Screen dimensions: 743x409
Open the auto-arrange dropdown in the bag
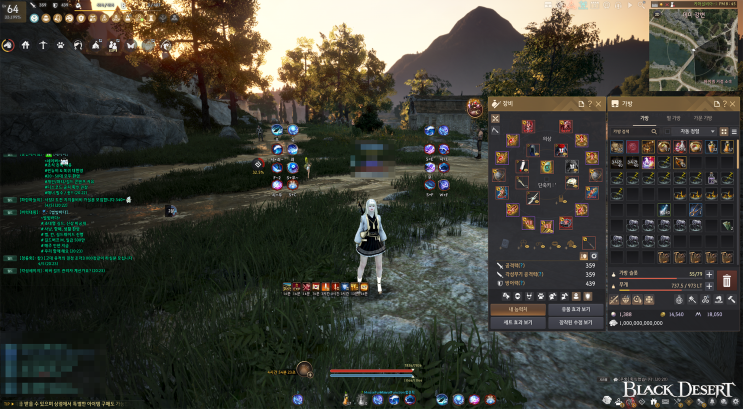[x=692, y=131]
